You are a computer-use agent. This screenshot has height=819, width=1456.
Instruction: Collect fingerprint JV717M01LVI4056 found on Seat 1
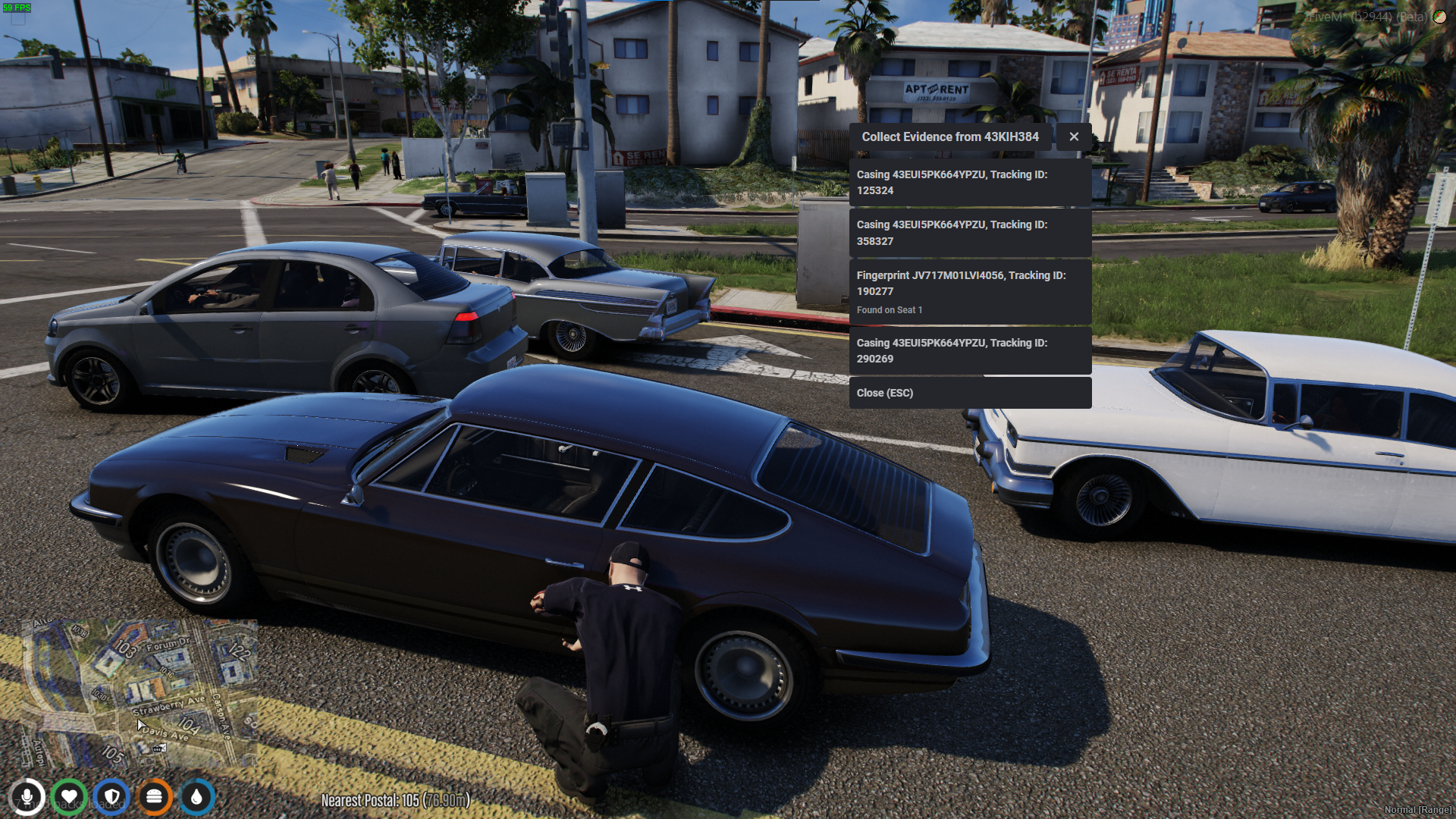[969, 292]
